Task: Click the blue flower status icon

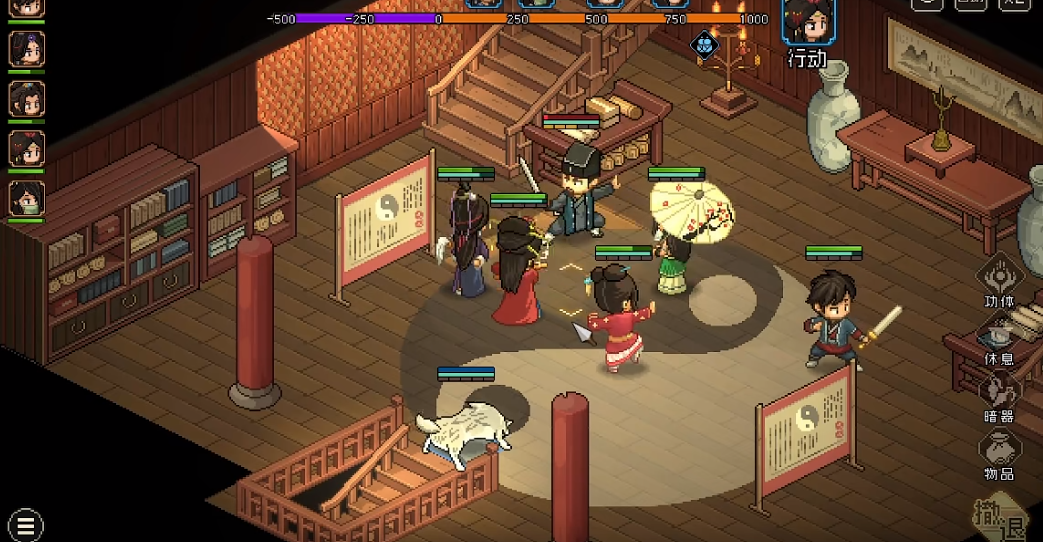Action: pyautogui.click(x=705, y=43)
